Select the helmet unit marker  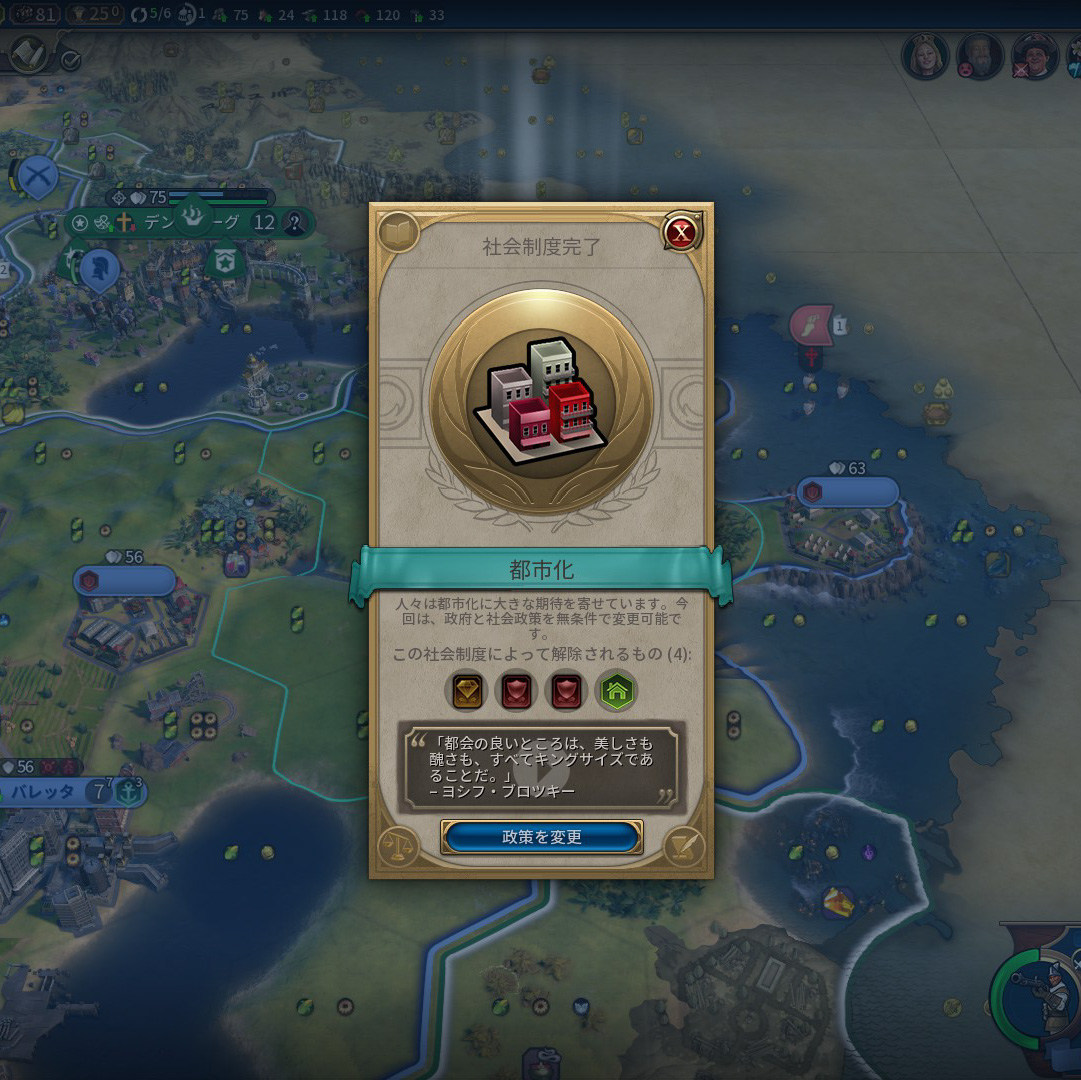click(99, 268)
